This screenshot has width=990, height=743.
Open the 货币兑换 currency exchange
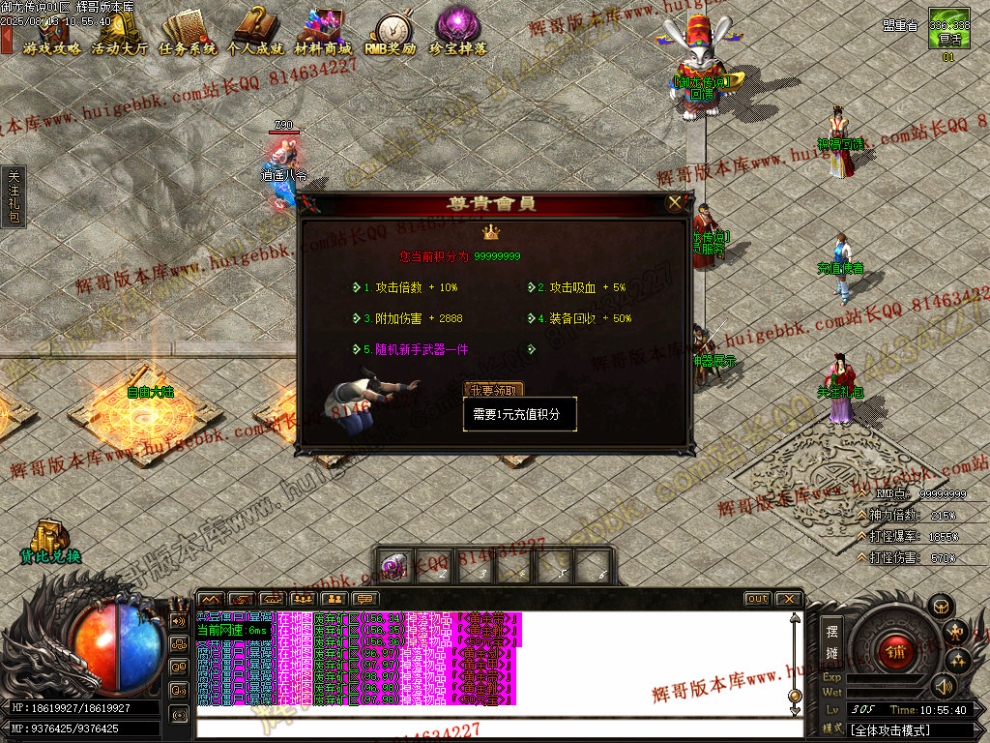pos(49,541)
